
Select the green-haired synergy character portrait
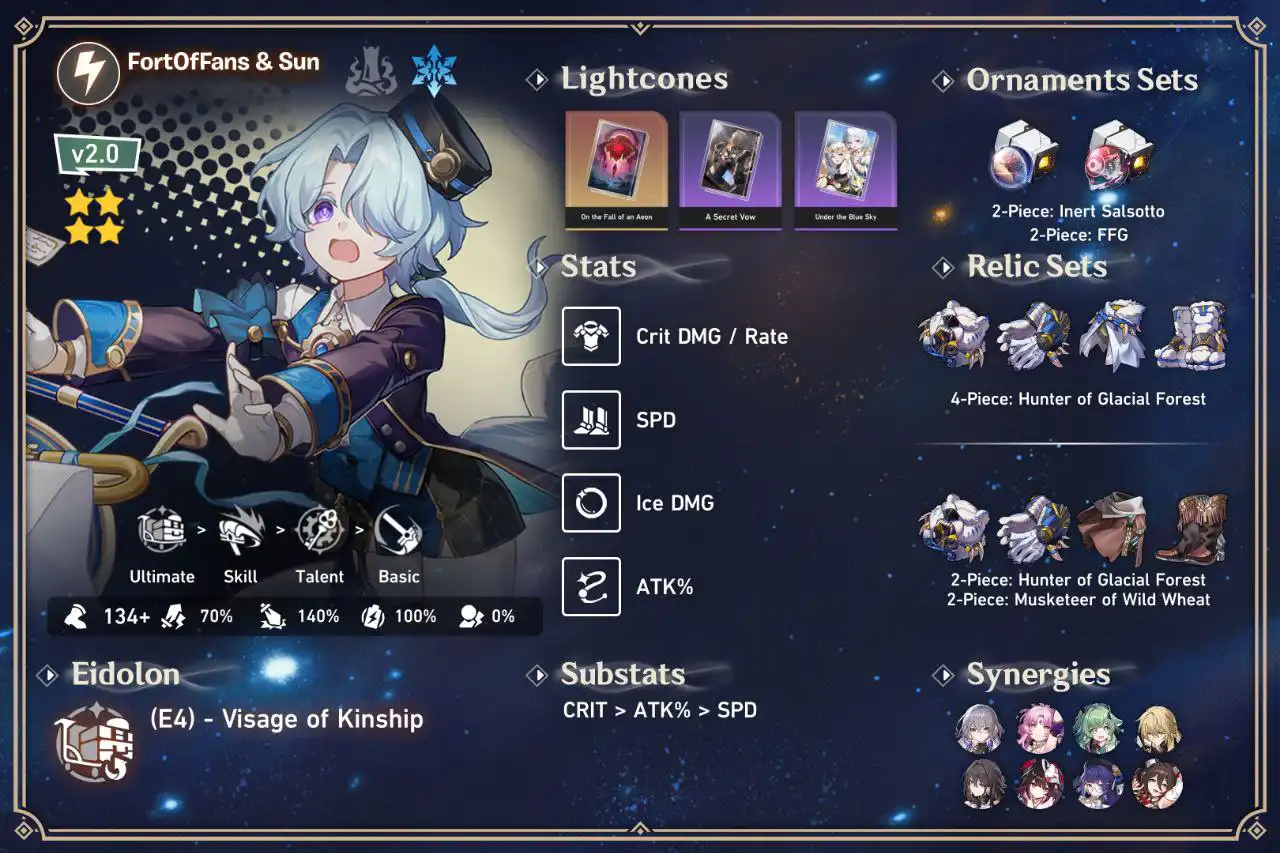coord(1099,728)
